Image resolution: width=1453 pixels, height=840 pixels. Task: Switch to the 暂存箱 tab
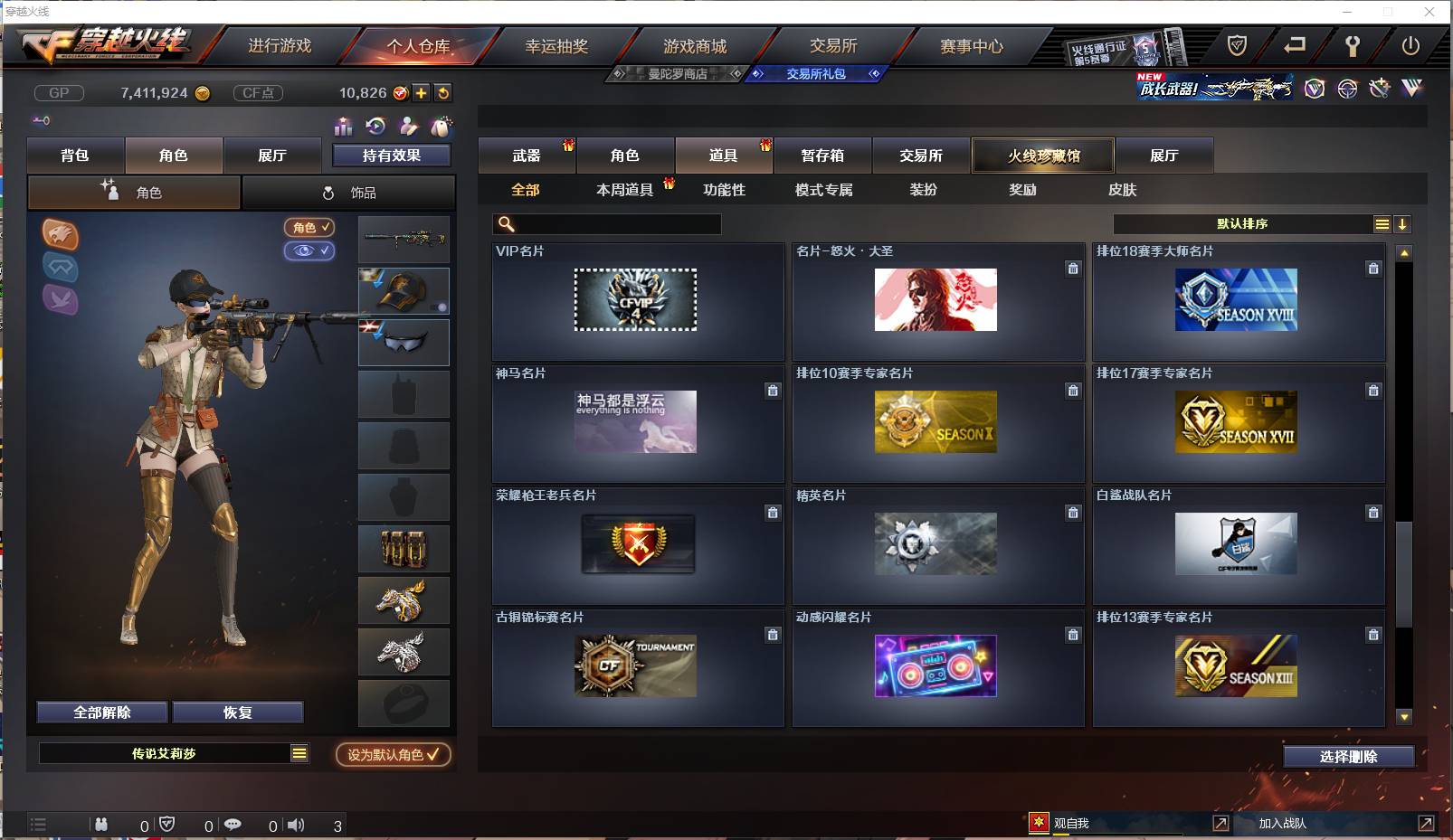pyautogui.click(x=821, y=156)
